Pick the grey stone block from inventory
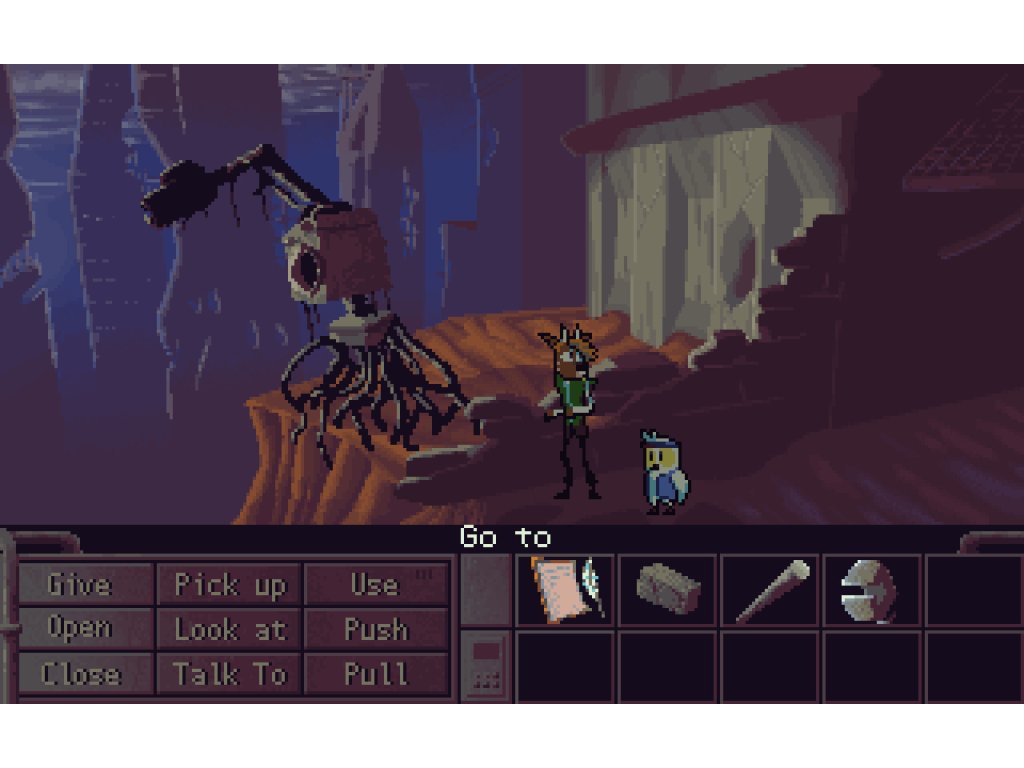1024x768 pixels. [667, 590]
